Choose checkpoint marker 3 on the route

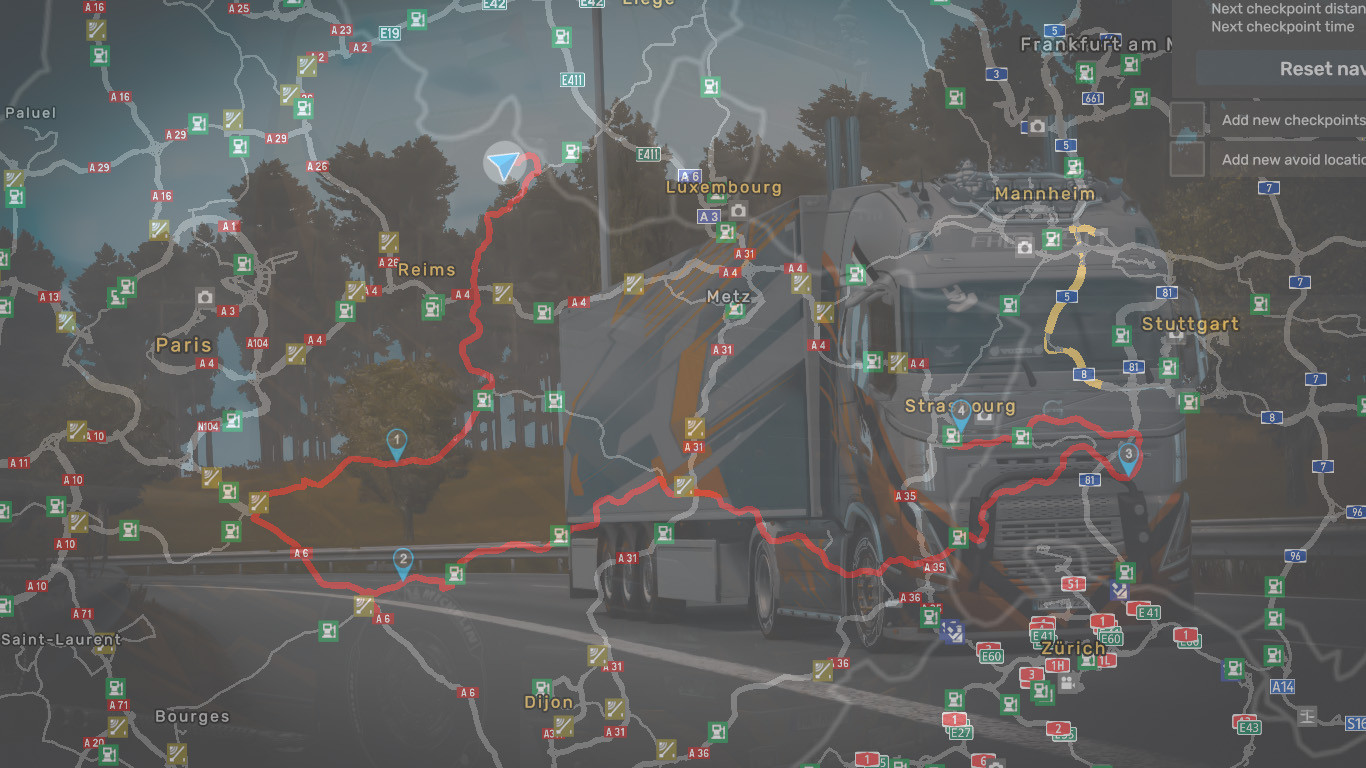coord(1128,457)
